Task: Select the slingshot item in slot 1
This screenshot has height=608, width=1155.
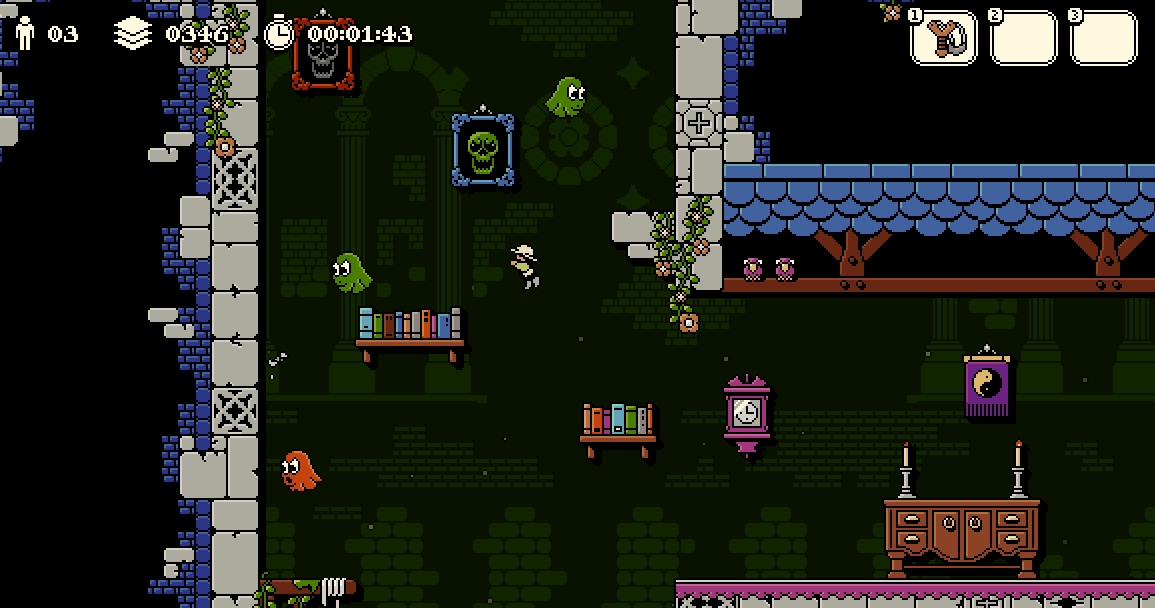Action: pyautogui.click(x=943, y=38)
